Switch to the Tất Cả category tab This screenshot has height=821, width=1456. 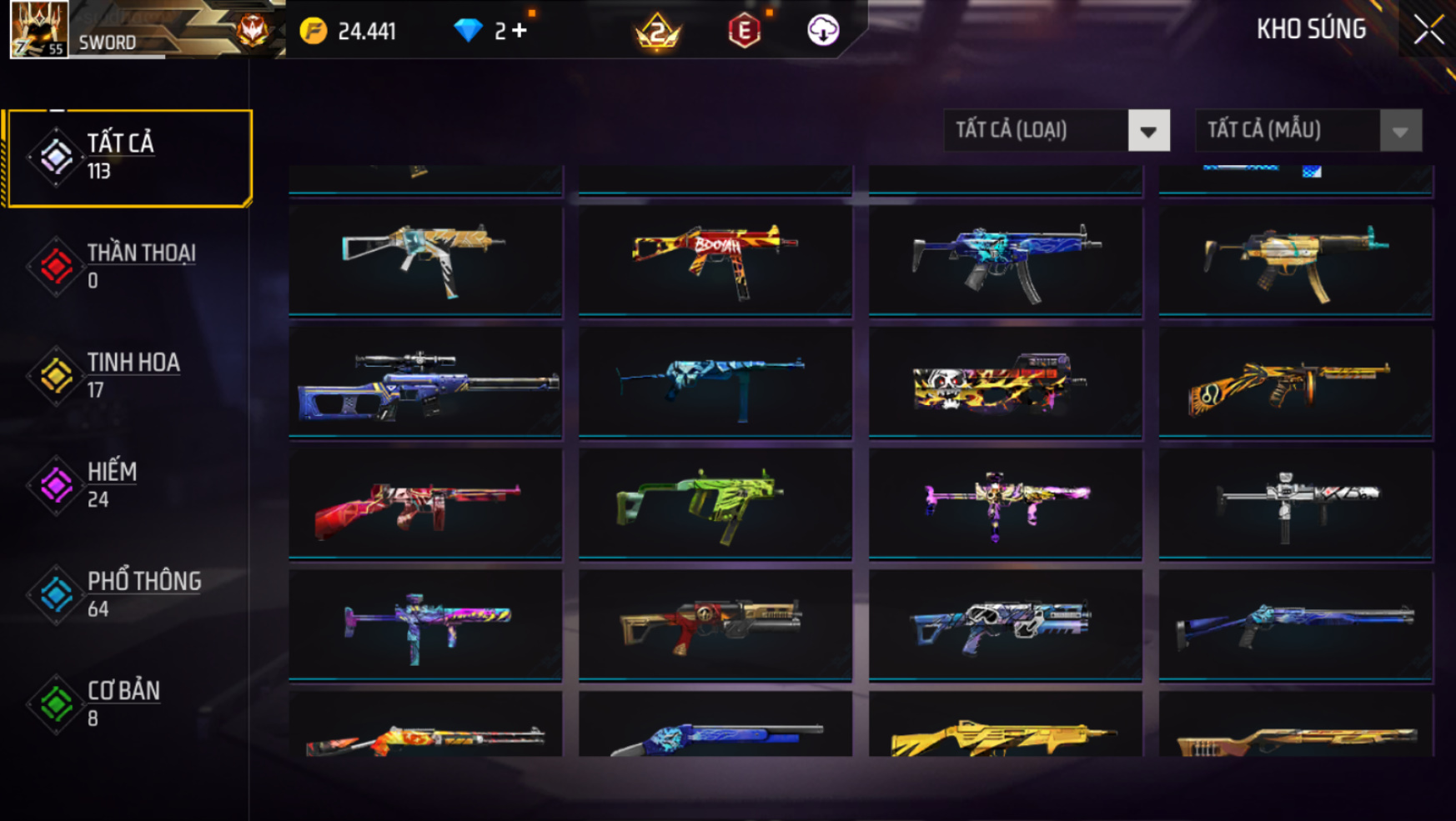point(129,158)
